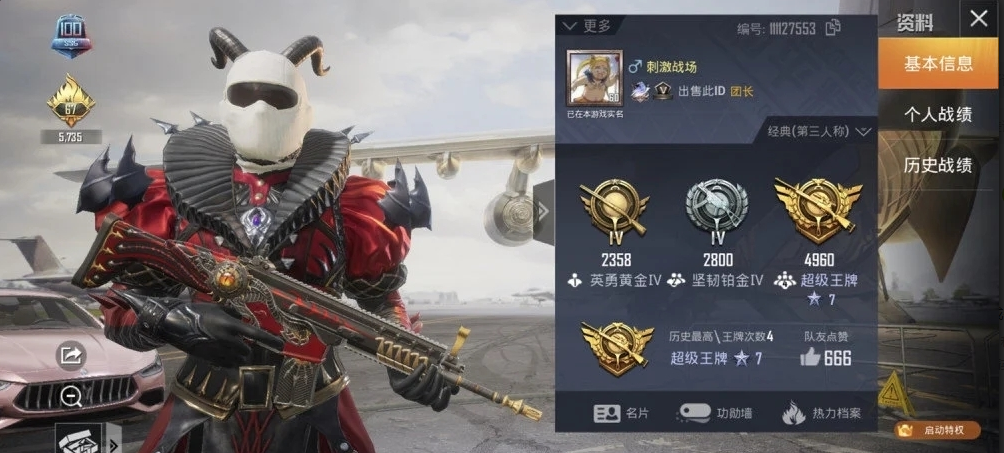
Task: View the 功勋墙 merit wall
Action: tap(709, 412)
